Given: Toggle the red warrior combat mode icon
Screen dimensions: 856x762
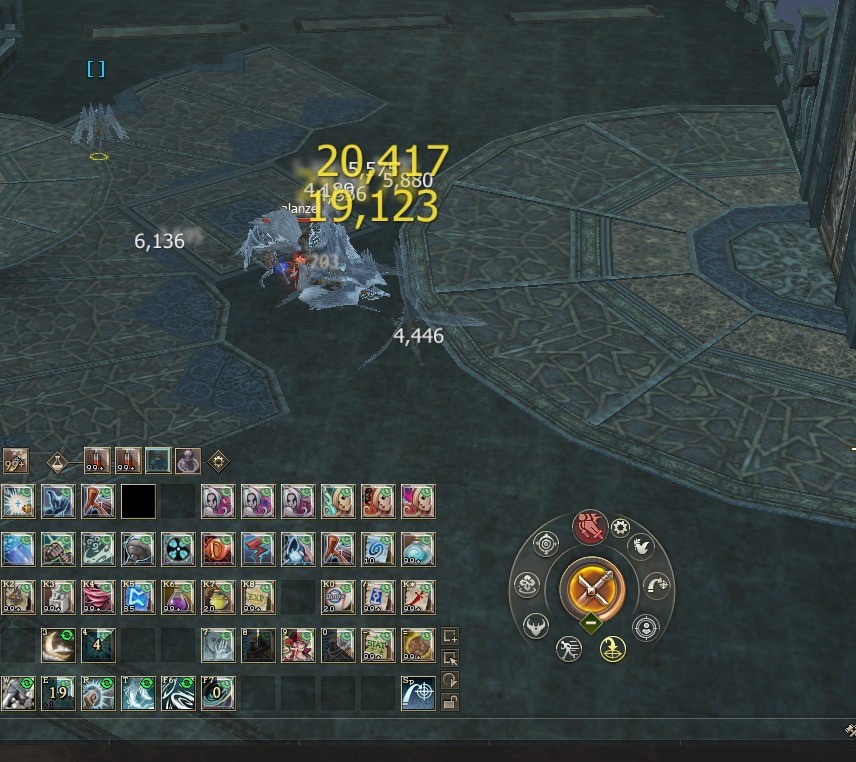Looking at the screenshot, I should 589,527.
